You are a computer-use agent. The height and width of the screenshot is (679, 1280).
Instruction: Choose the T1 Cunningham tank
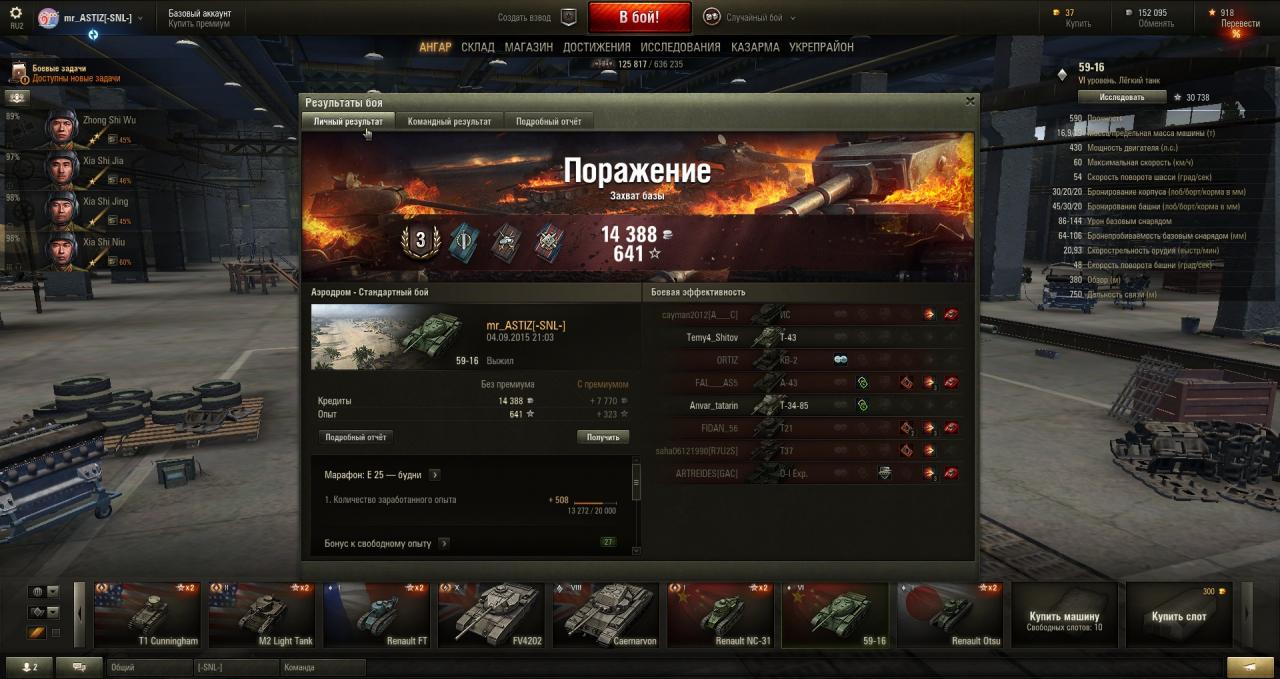150,614
